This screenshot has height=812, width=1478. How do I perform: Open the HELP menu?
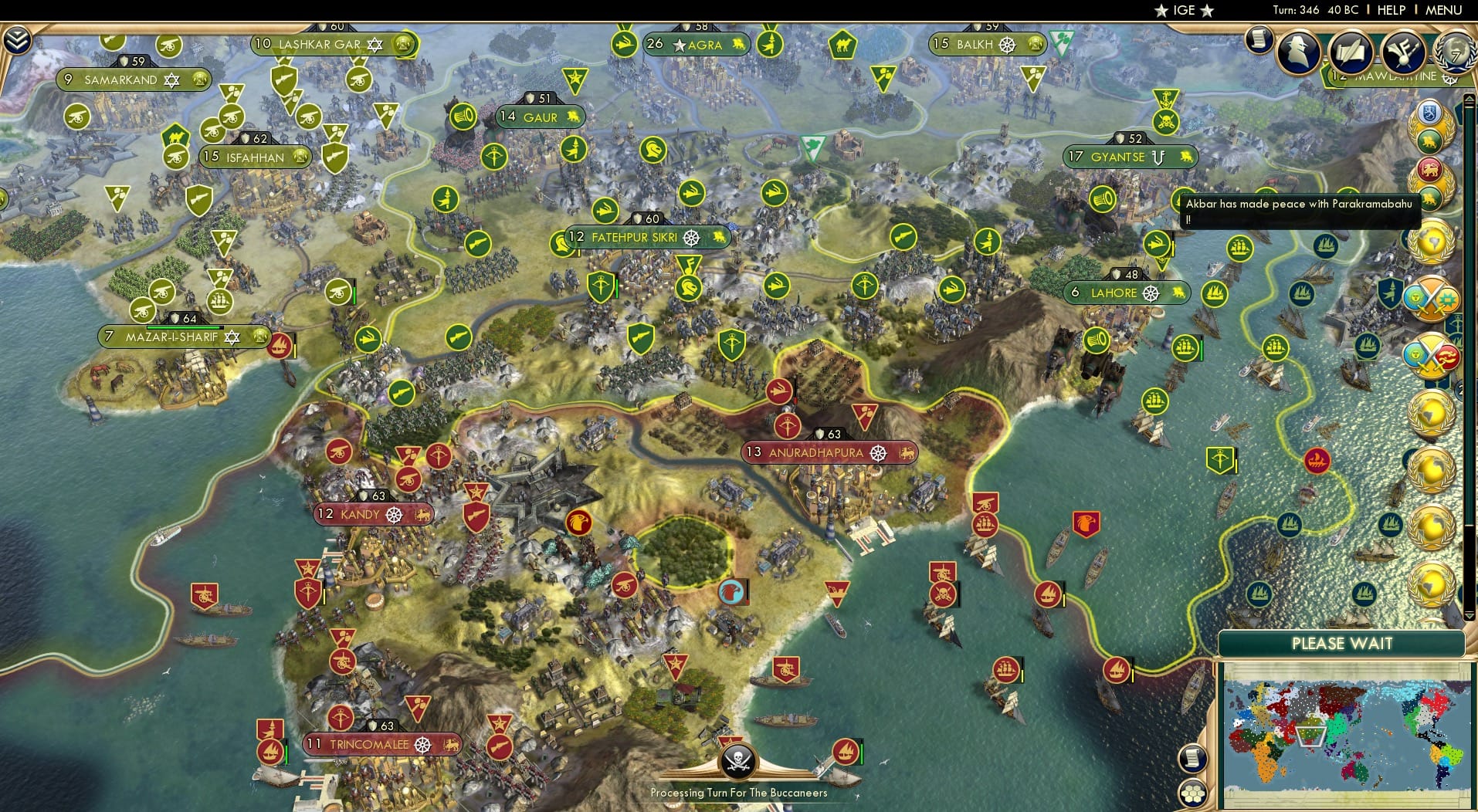[1391, 10]
